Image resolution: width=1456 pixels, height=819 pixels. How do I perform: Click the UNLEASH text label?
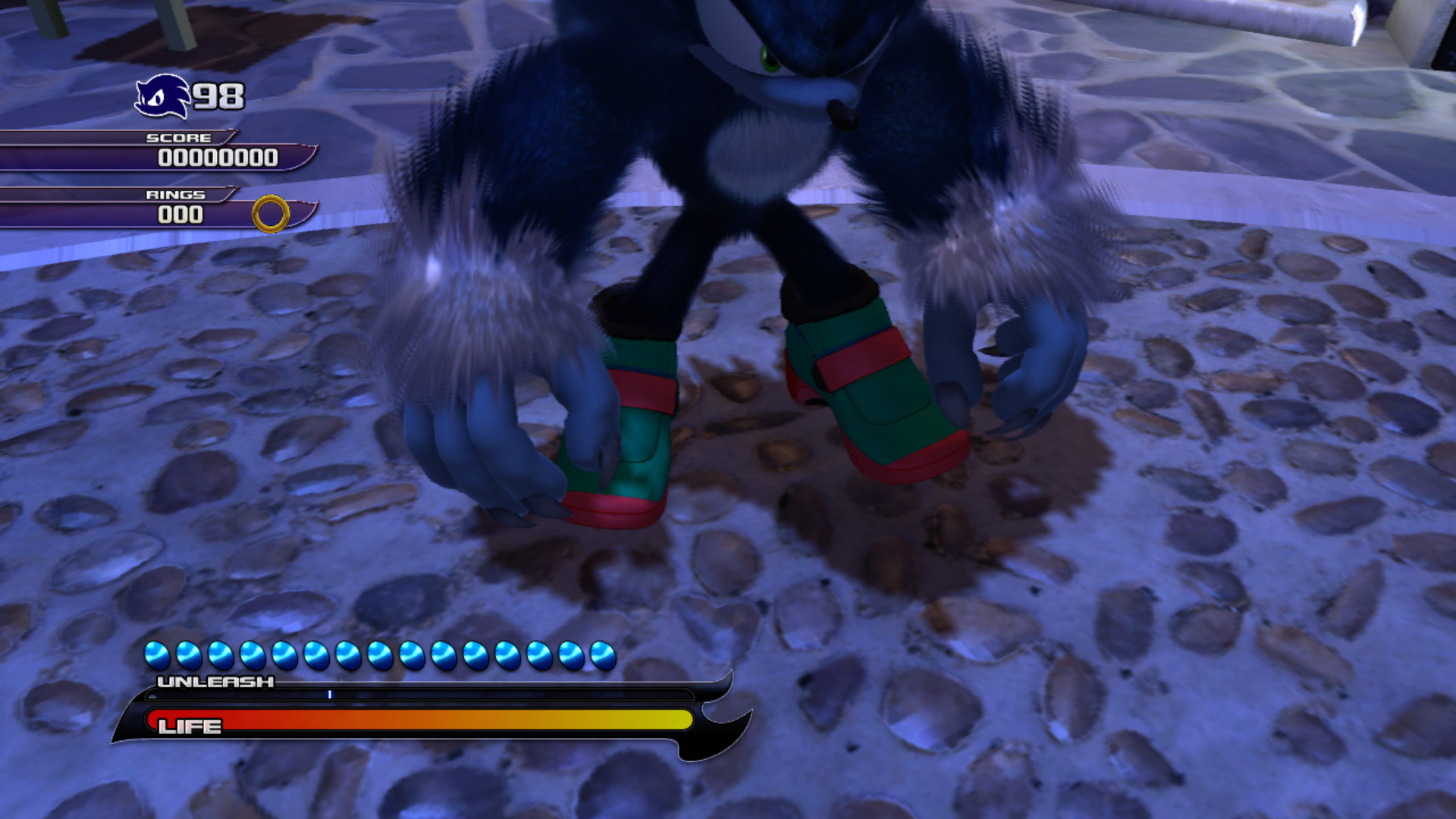[x=213, y=682]
